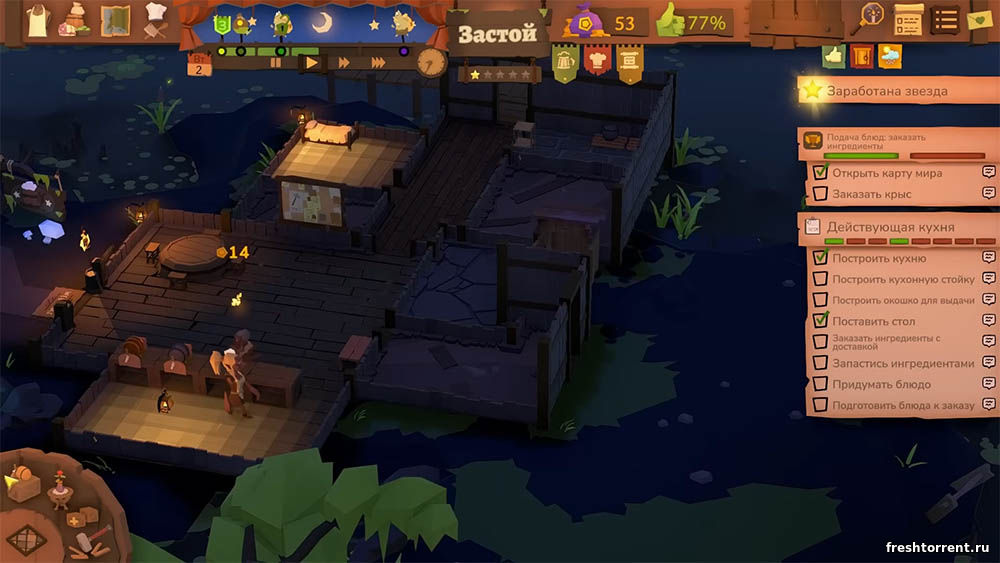Image resolution: width=1000 pixels, height=563 pixels.
Task: Open the task checklist scroll
Action: [908, 18]
